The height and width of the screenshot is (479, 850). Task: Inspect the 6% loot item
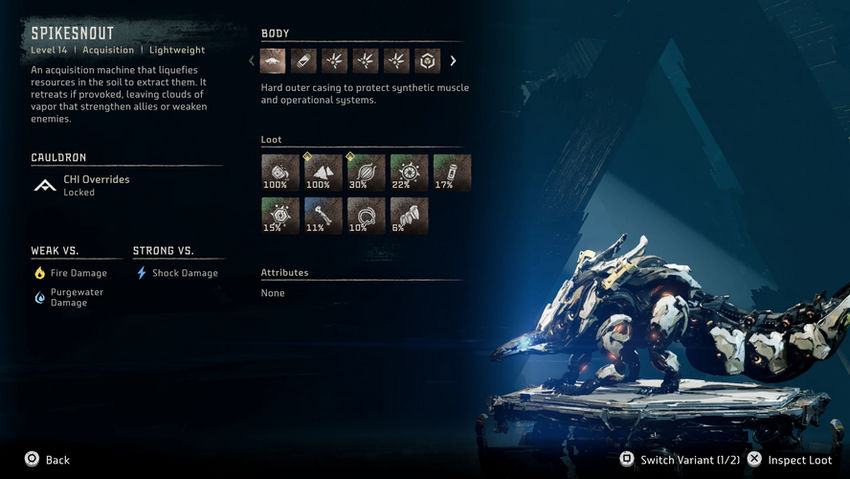click(x=409, y=215)
